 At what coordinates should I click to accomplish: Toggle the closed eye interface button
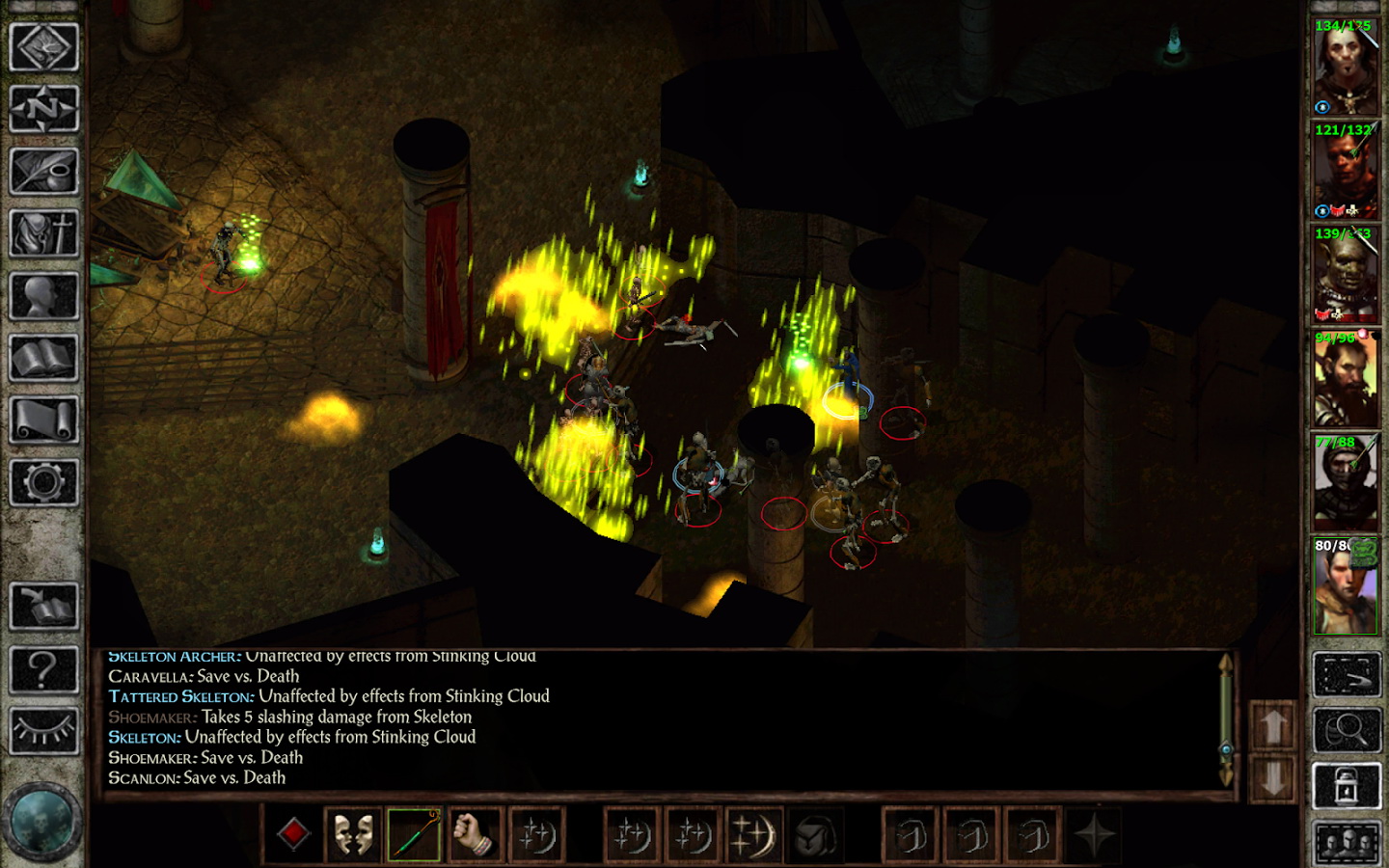43,731
